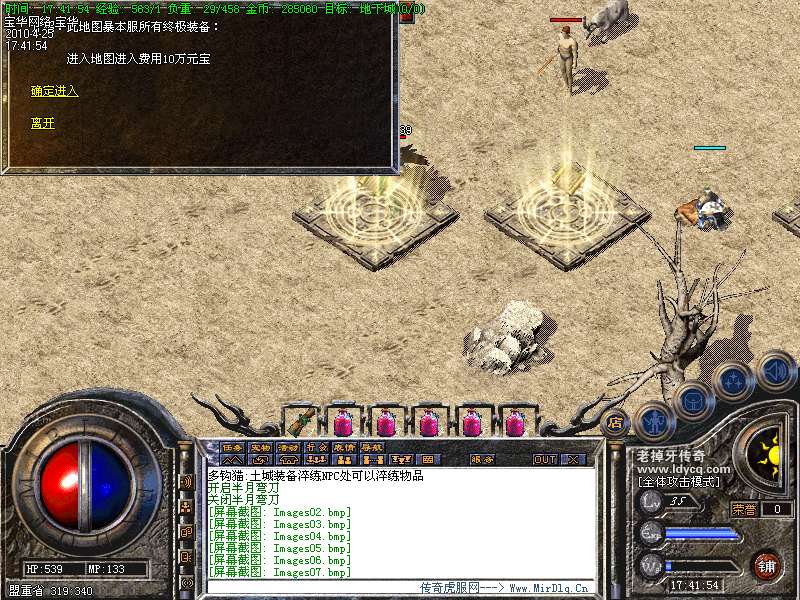The width and height of the screenshot is (800, 600).
Task: Open the bag-shaped round button
Action: coord(691,401)
